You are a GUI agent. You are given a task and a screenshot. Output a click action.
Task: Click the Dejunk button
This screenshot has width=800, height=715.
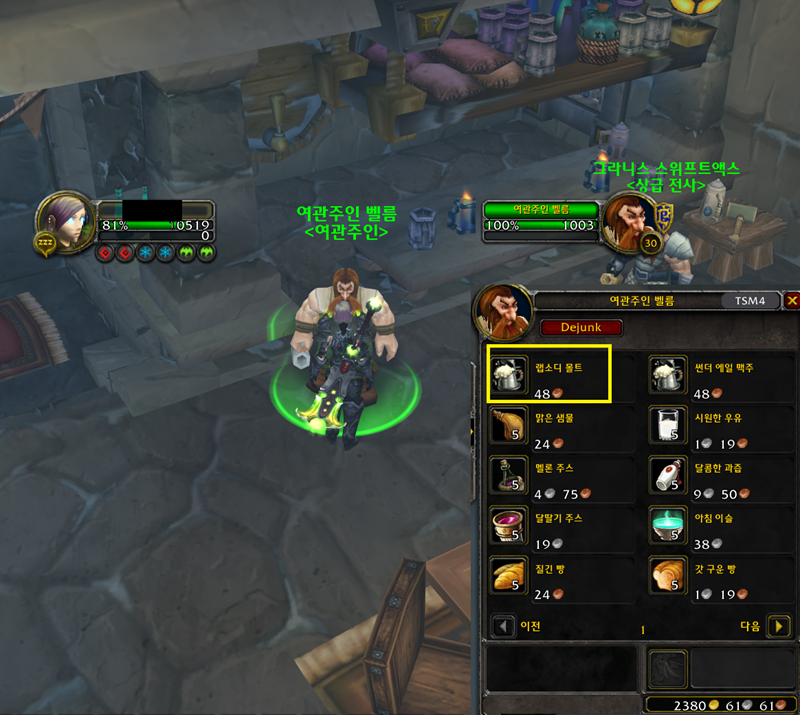click(581, 327)
